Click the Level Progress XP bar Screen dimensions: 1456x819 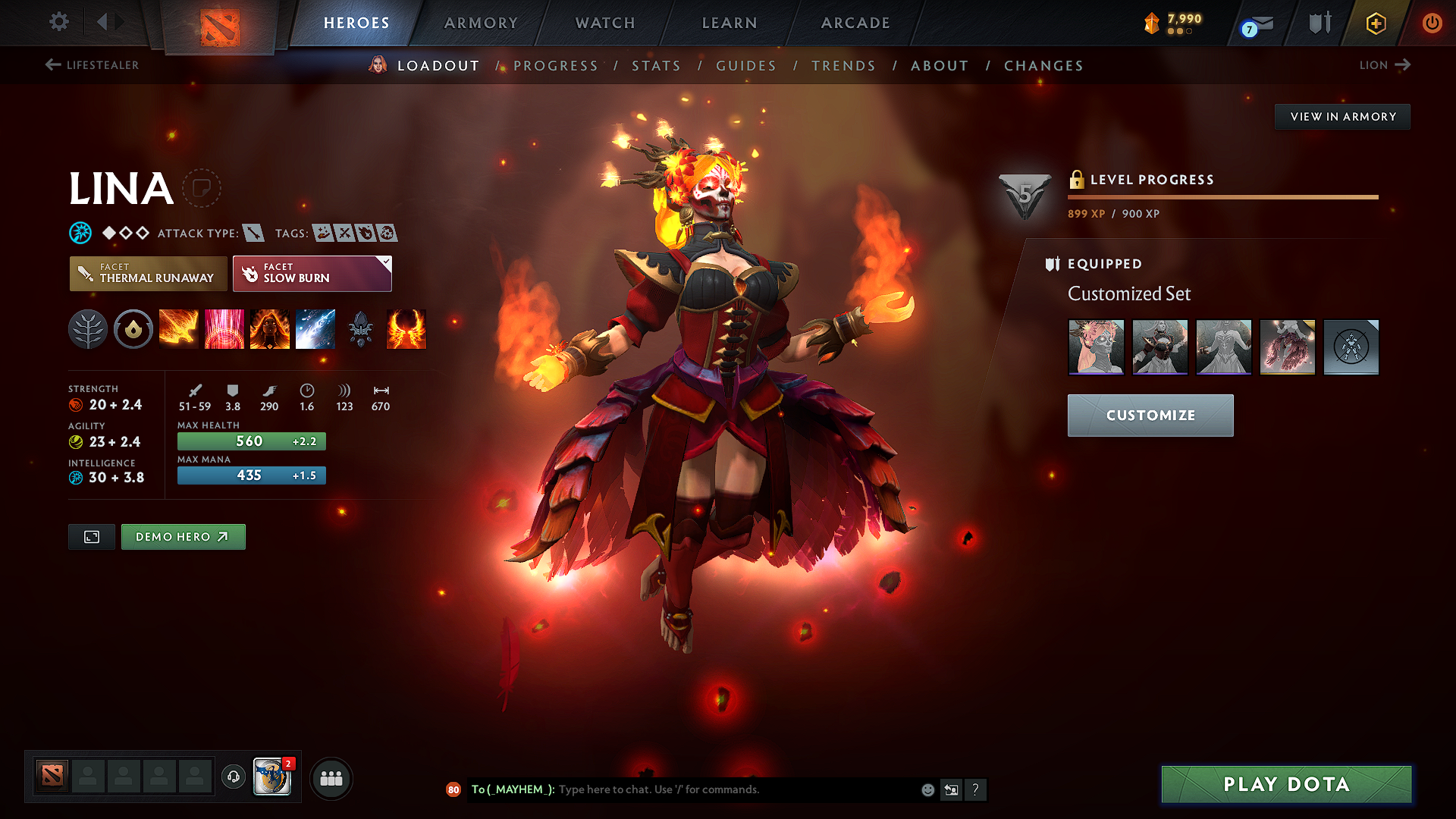pyautogui.click(x=1222, y=196)
